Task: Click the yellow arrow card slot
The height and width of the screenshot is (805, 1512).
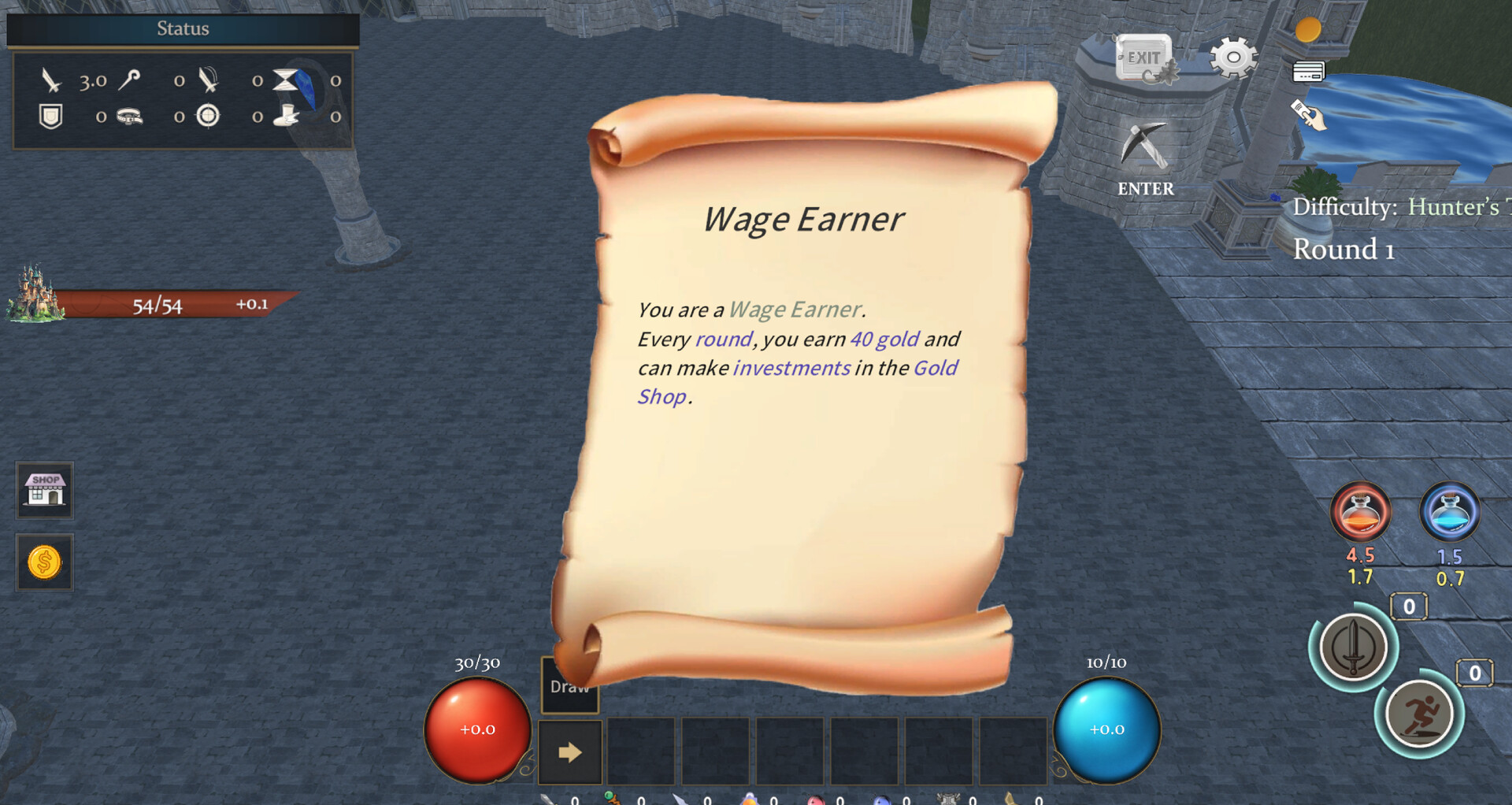Action: (570, 752)
